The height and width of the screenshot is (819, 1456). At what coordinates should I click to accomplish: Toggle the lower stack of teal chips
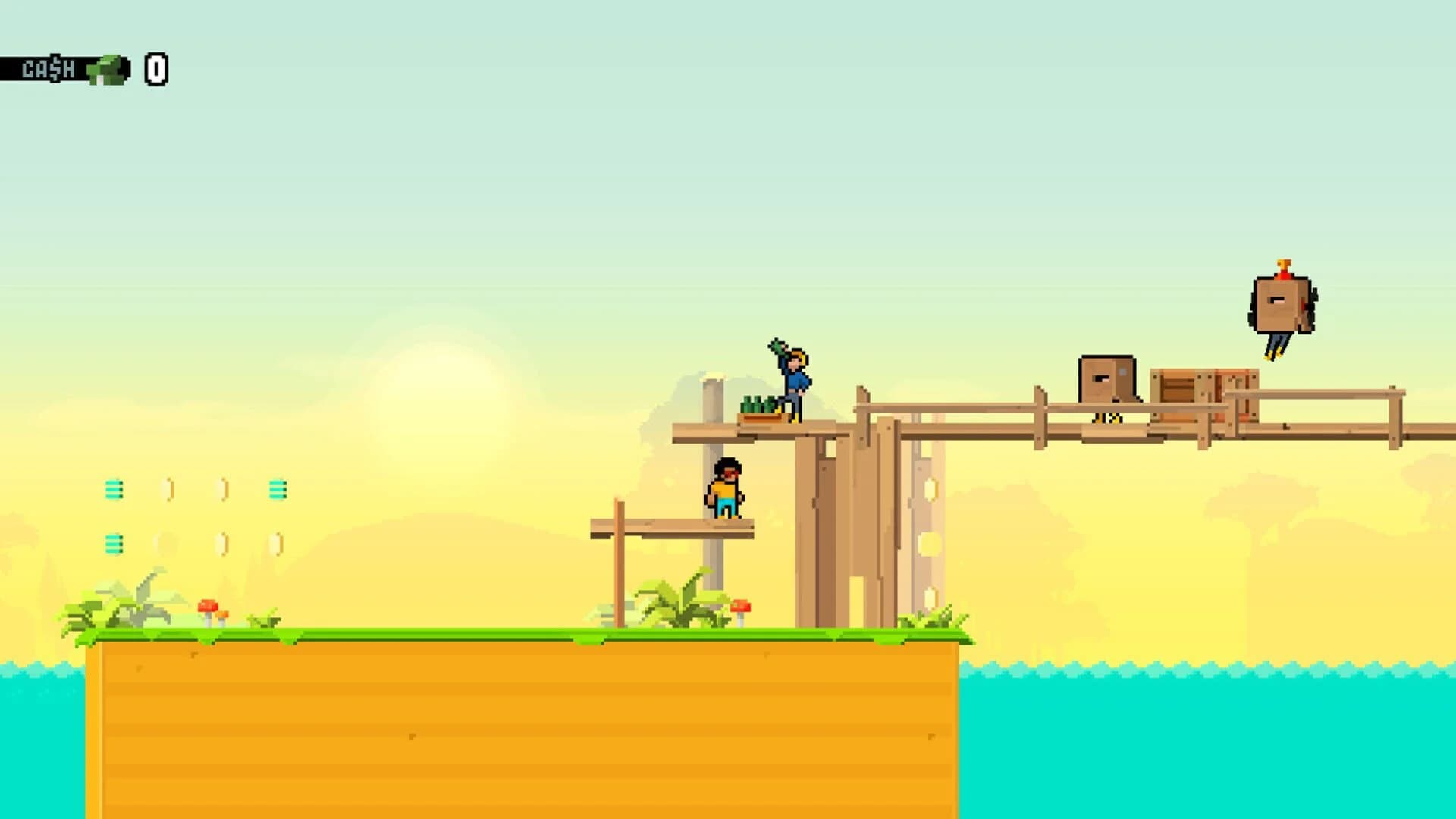(x=115, y=542)
